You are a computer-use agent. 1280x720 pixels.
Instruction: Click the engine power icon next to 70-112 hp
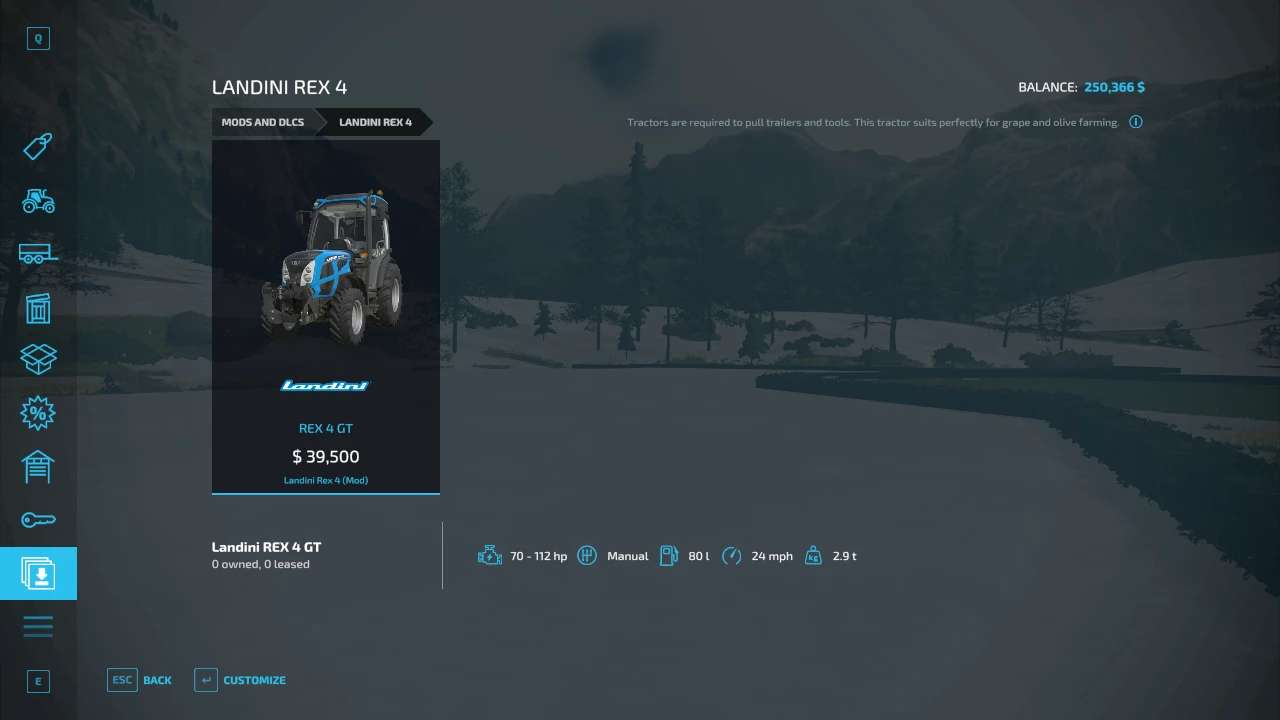[x=490, y=555]
